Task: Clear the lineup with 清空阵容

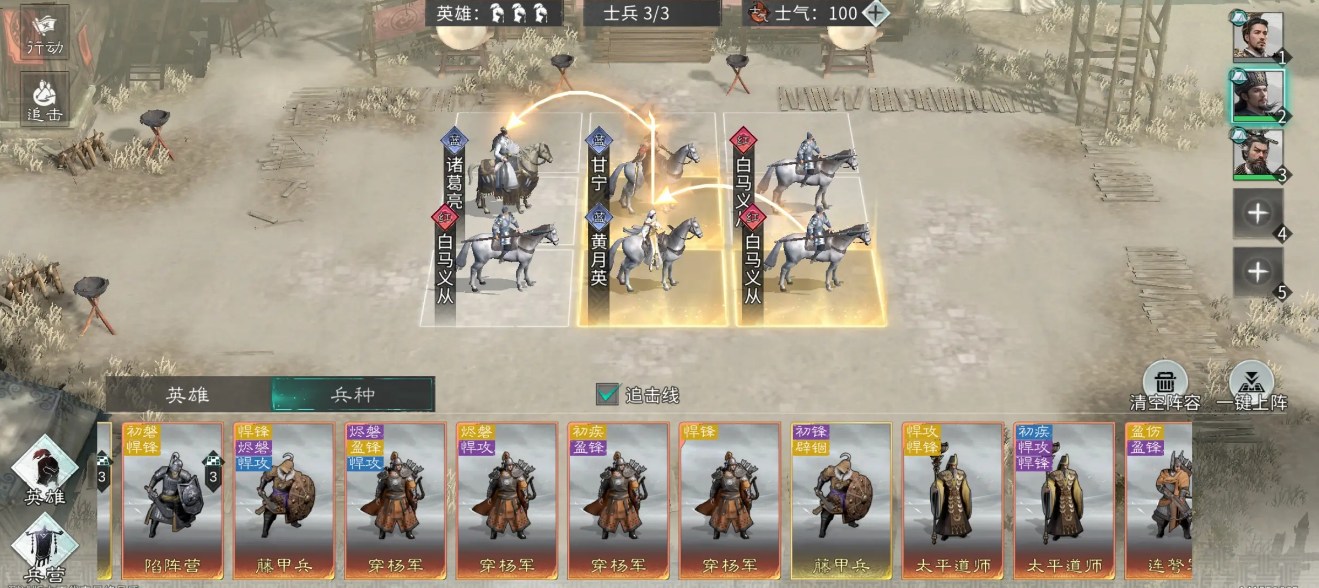Action: (x=1165, y=385)
